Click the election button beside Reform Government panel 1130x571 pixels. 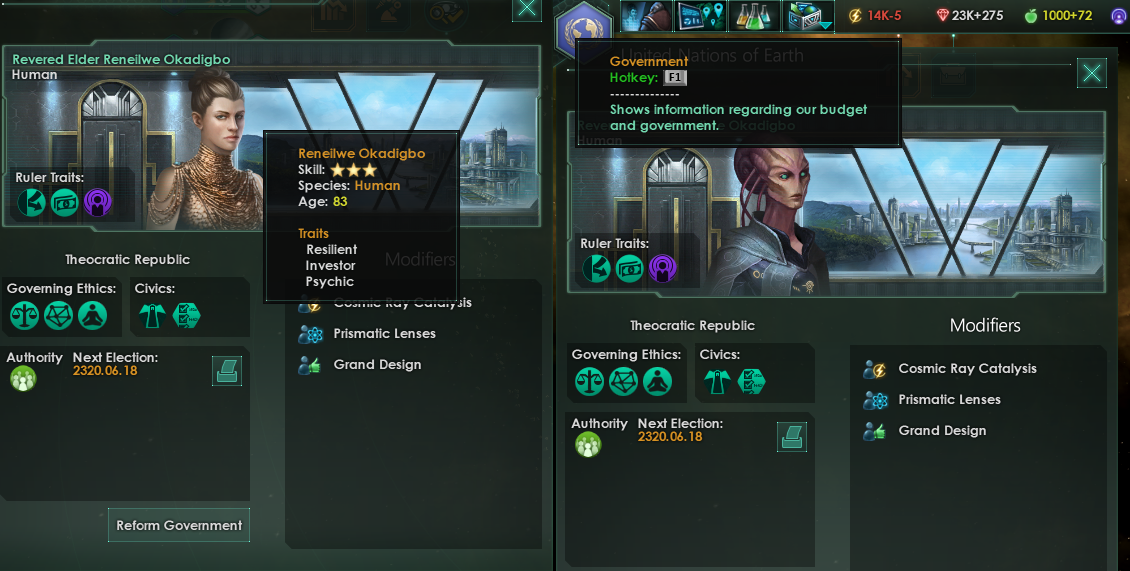coord(226,371)
